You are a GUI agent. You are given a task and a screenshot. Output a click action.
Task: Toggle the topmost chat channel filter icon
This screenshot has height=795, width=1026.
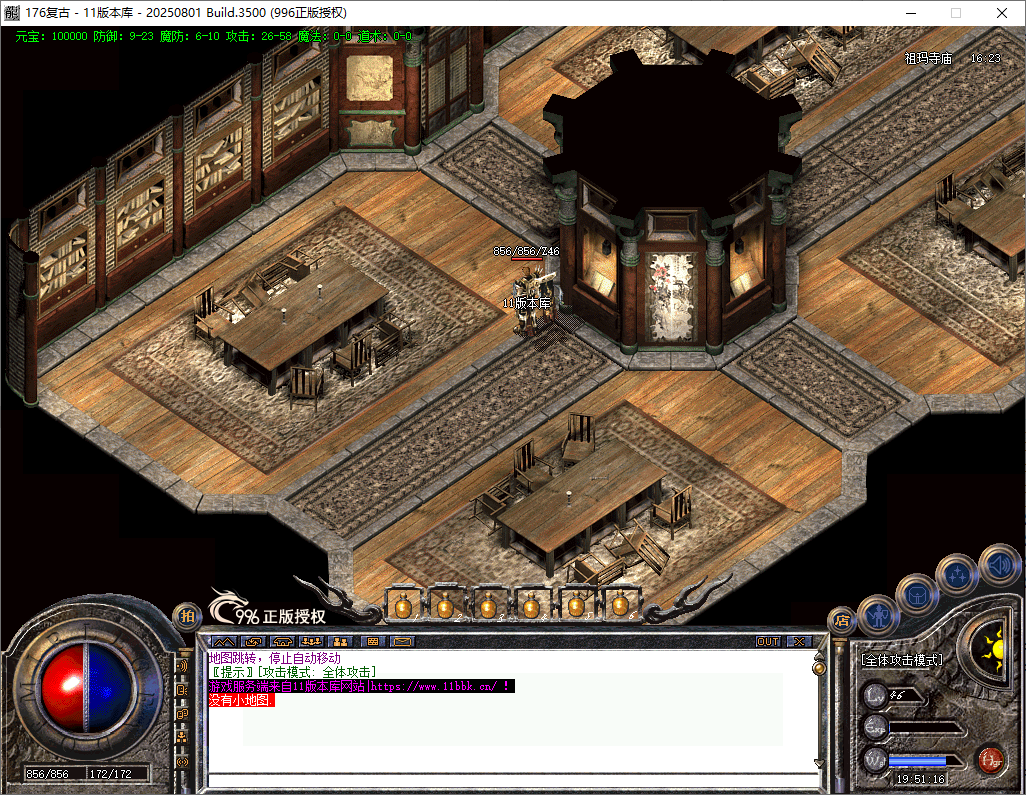point(183,665)
